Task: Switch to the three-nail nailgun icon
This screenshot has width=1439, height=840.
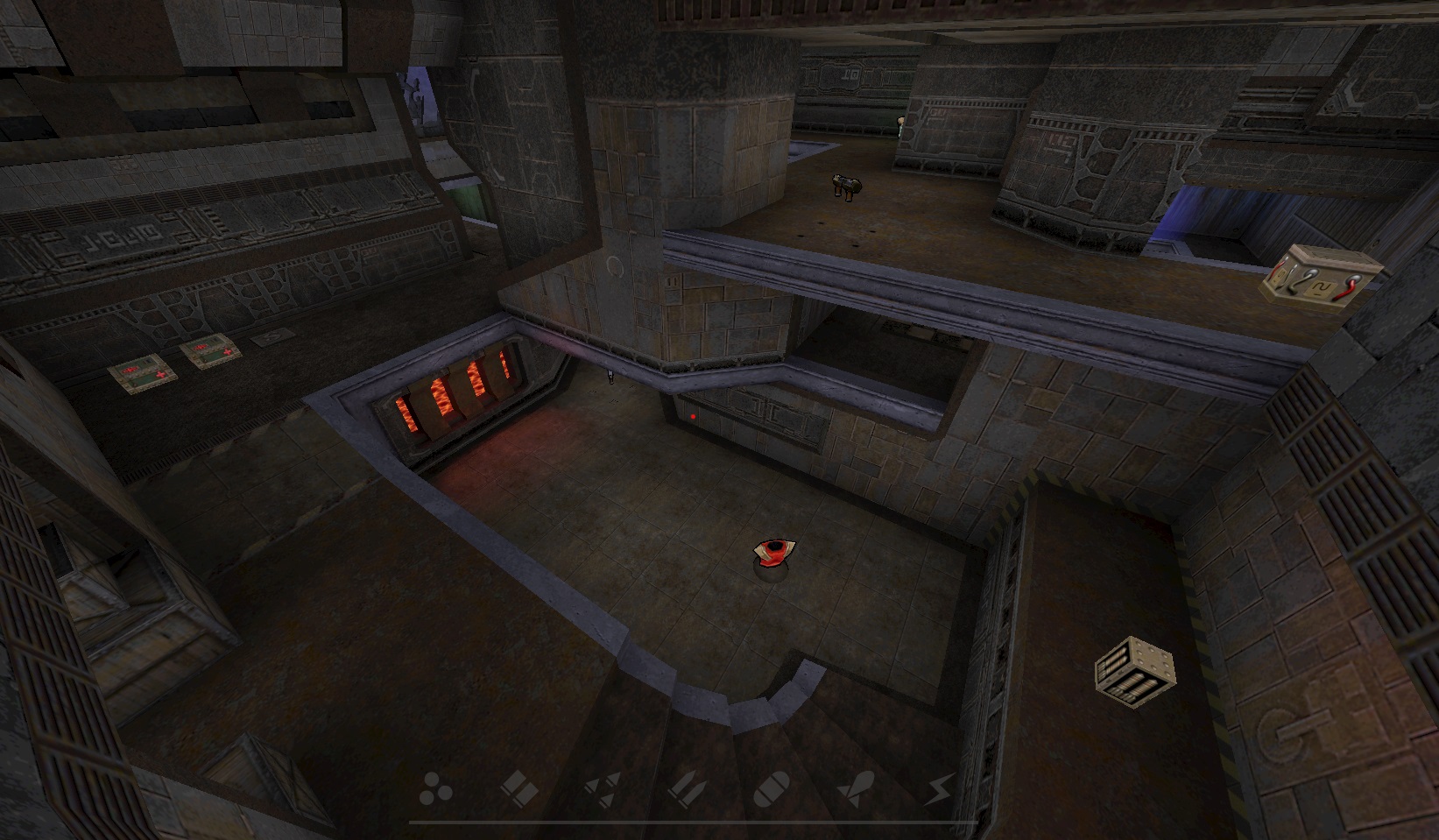Action: click(x=603, y=788)
